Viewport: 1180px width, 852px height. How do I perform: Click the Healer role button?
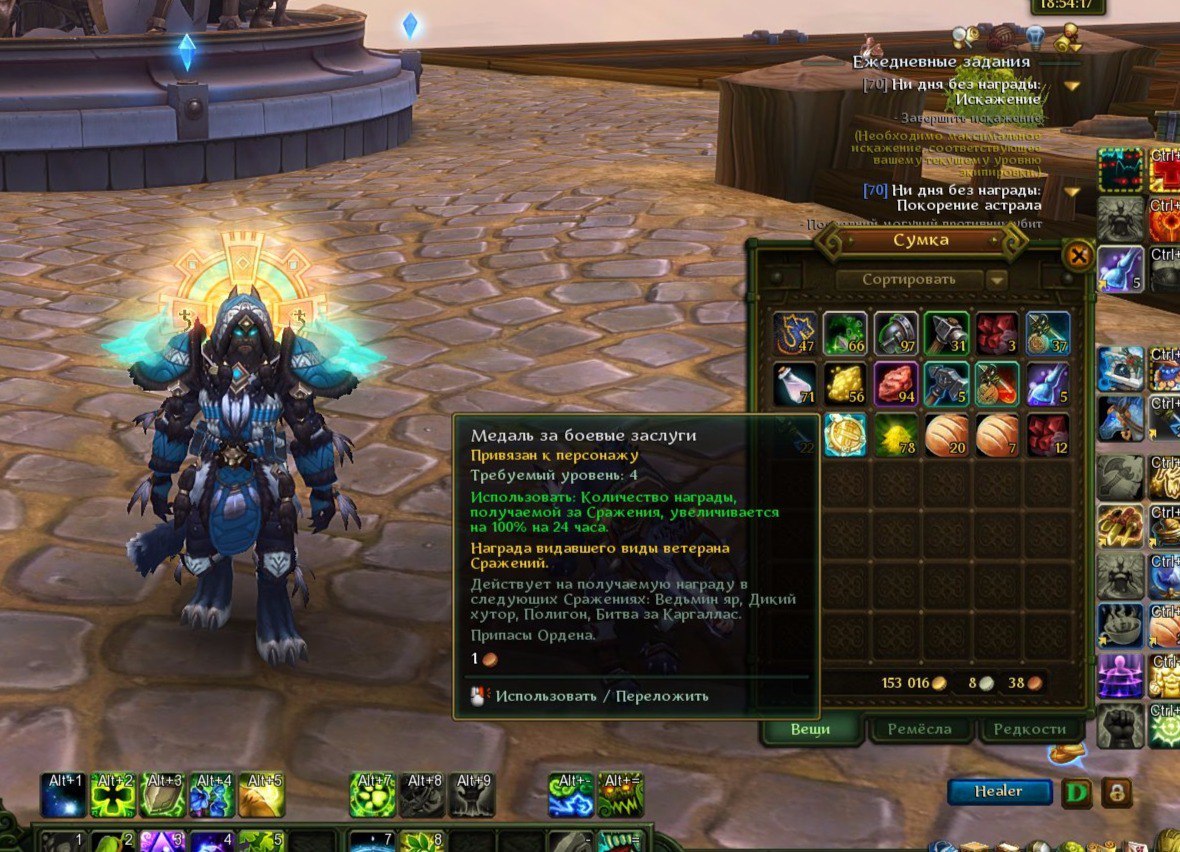[x=999, y=792]
